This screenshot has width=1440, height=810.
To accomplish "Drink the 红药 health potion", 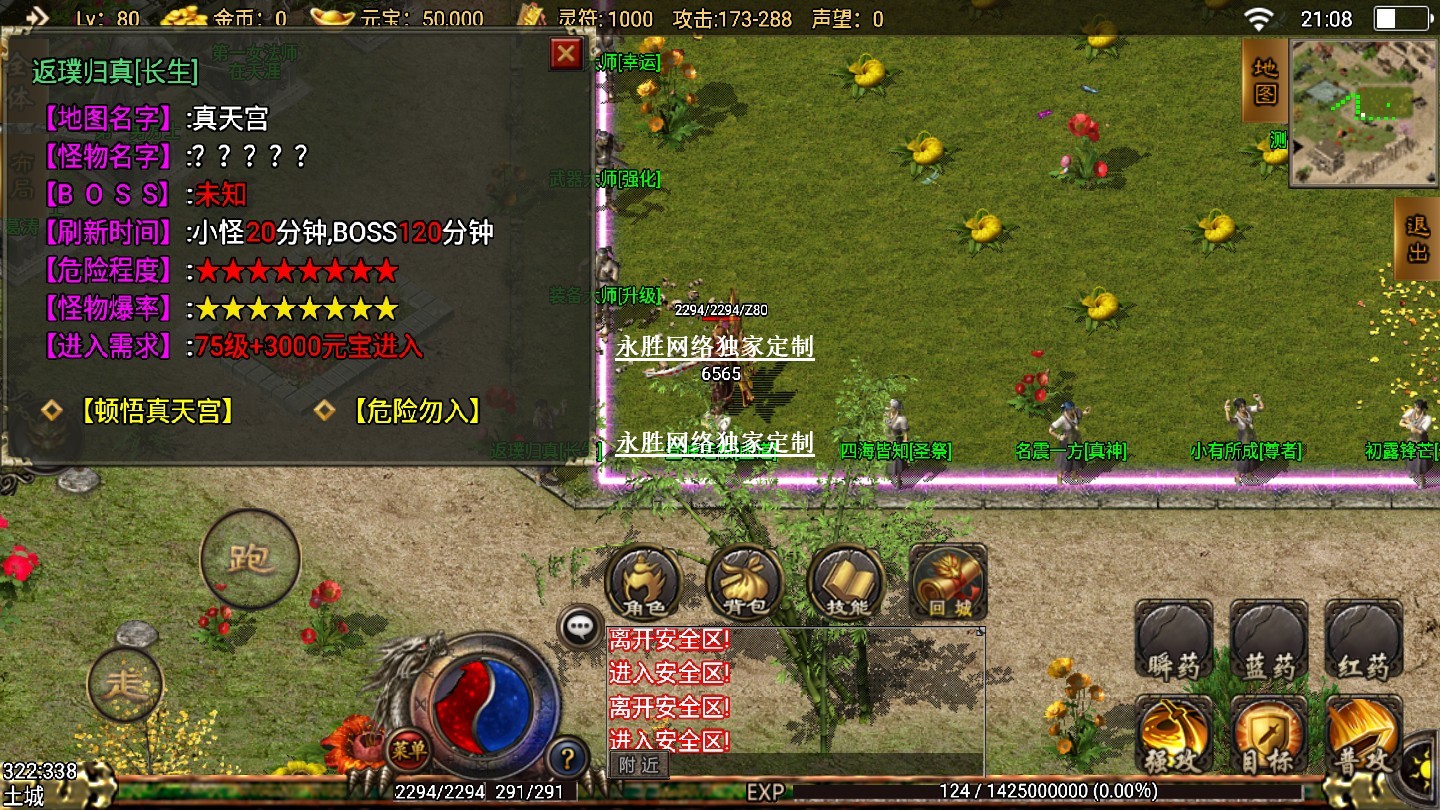I will (1363, 640).
